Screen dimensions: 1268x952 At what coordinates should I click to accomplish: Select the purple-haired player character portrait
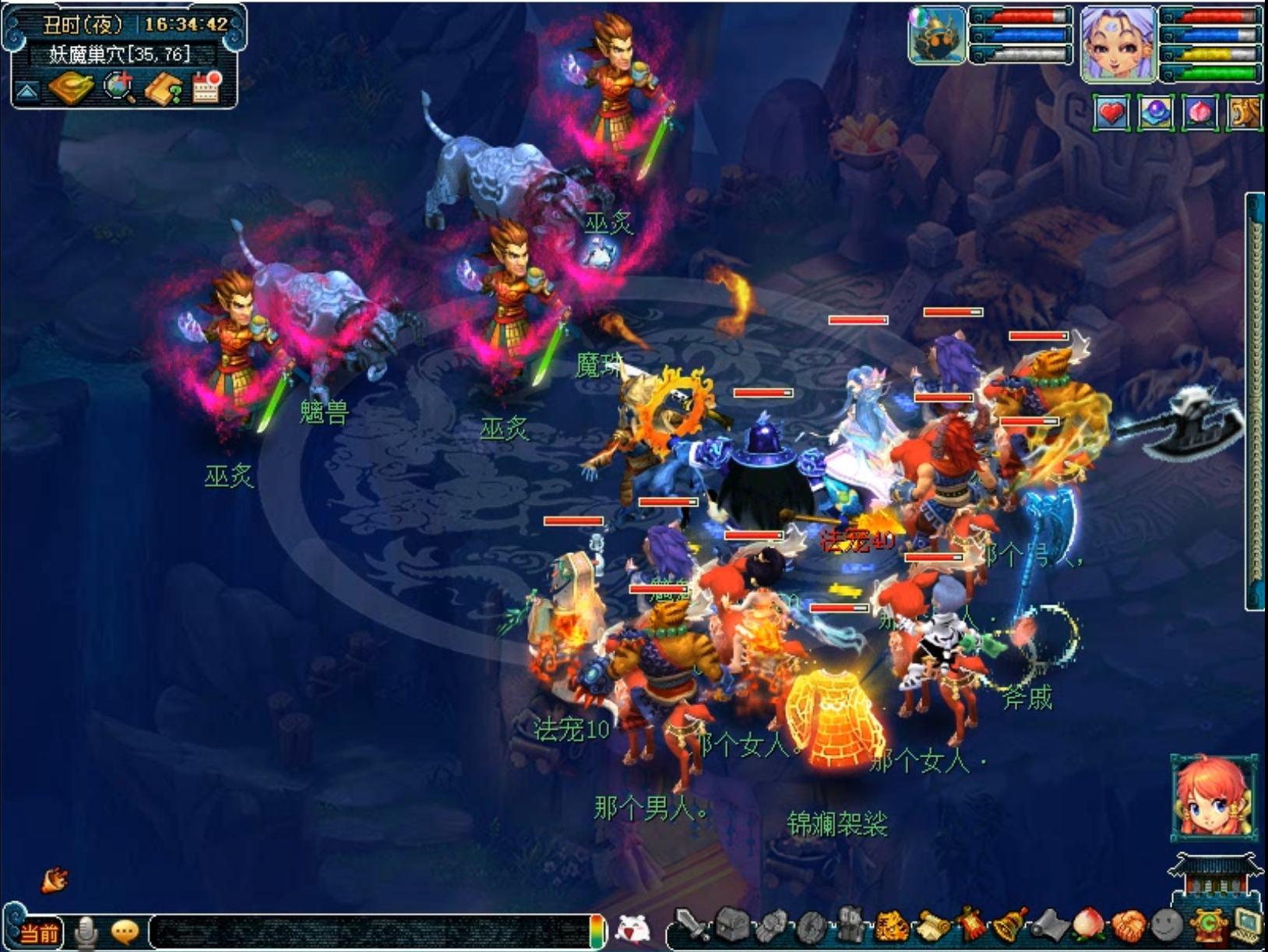(x=1118, y=43)
